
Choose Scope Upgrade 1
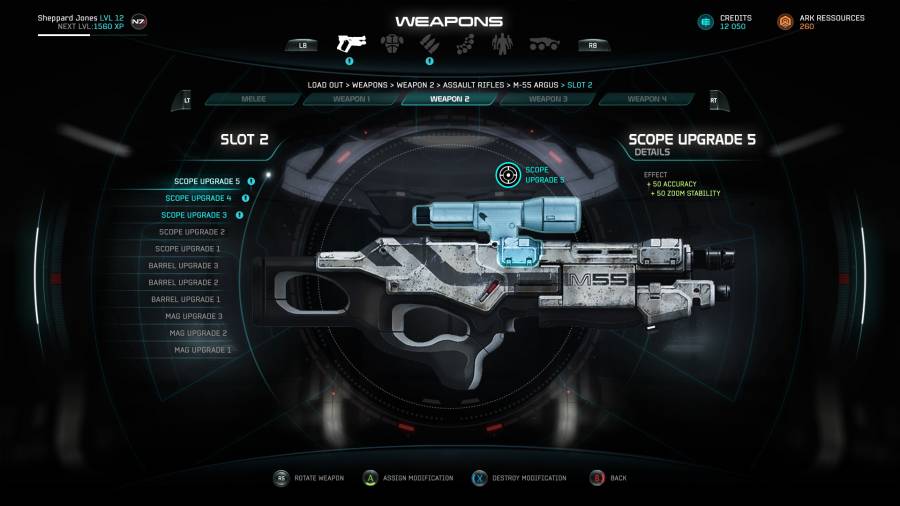pos(188,249)
